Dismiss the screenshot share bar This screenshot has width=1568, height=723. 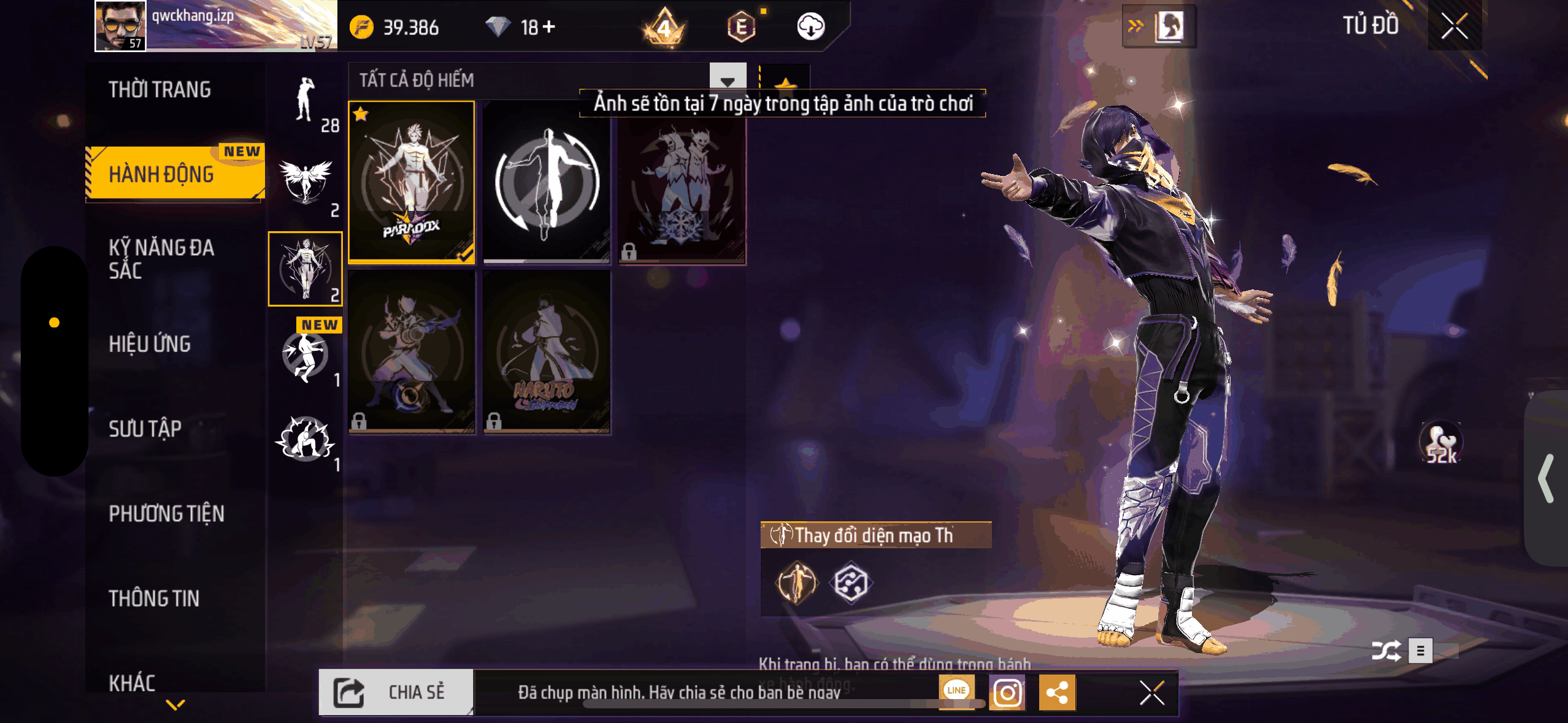pyautogui.click(x=1151, y=693)
